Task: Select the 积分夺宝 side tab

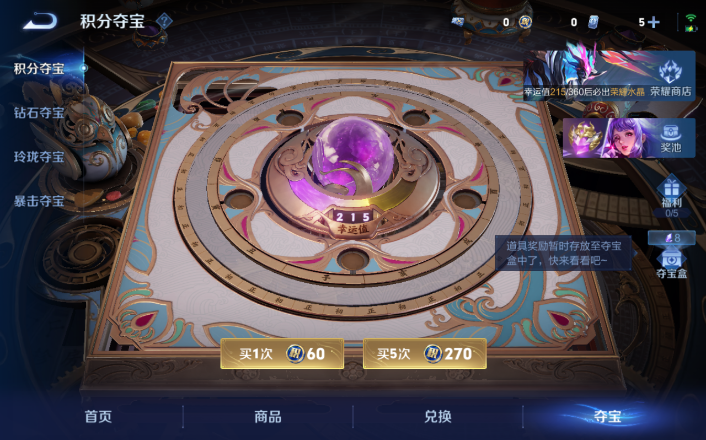Action: tap(39, 69)
